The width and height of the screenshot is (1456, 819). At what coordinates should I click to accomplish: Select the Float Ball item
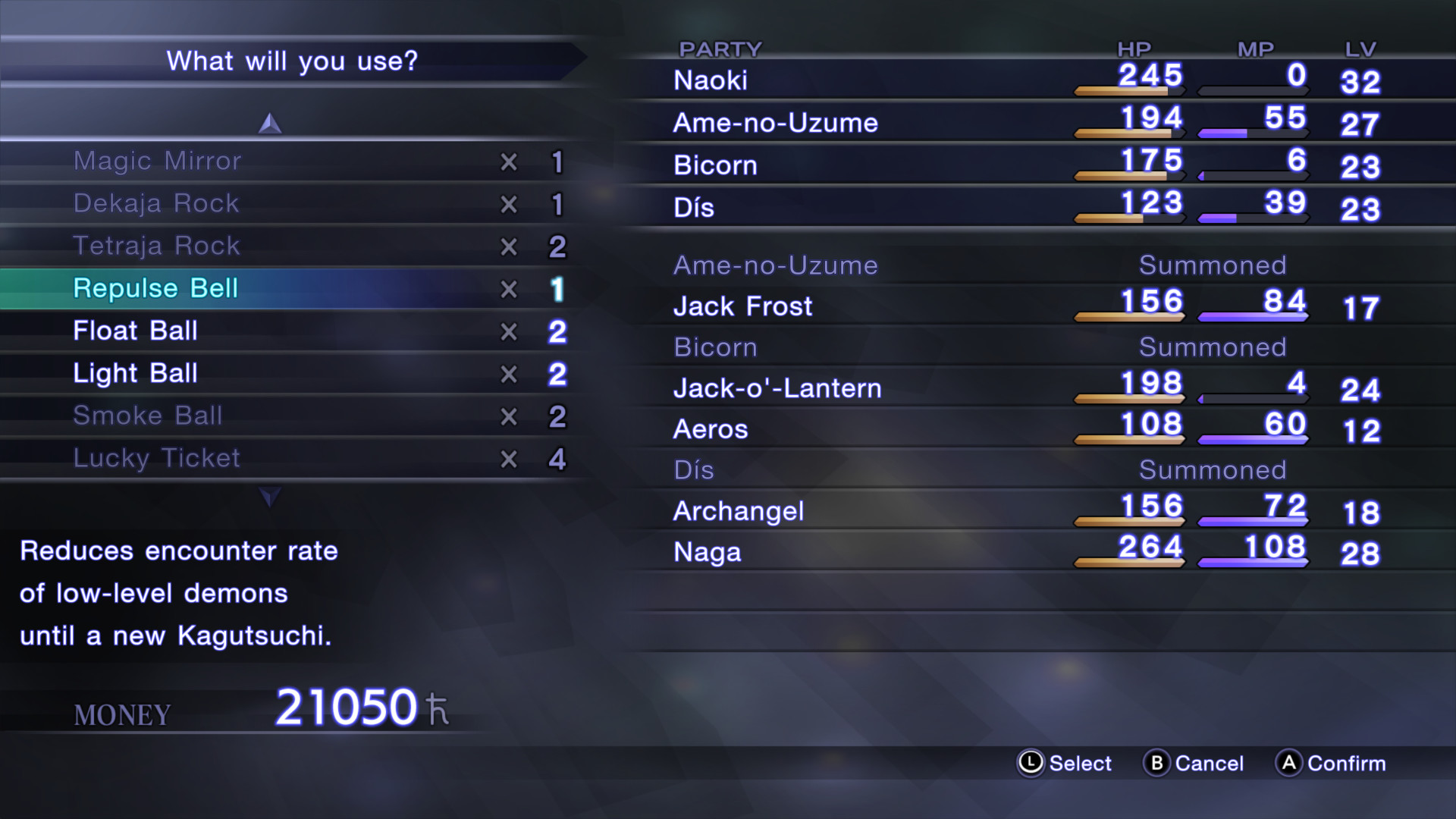135,331
